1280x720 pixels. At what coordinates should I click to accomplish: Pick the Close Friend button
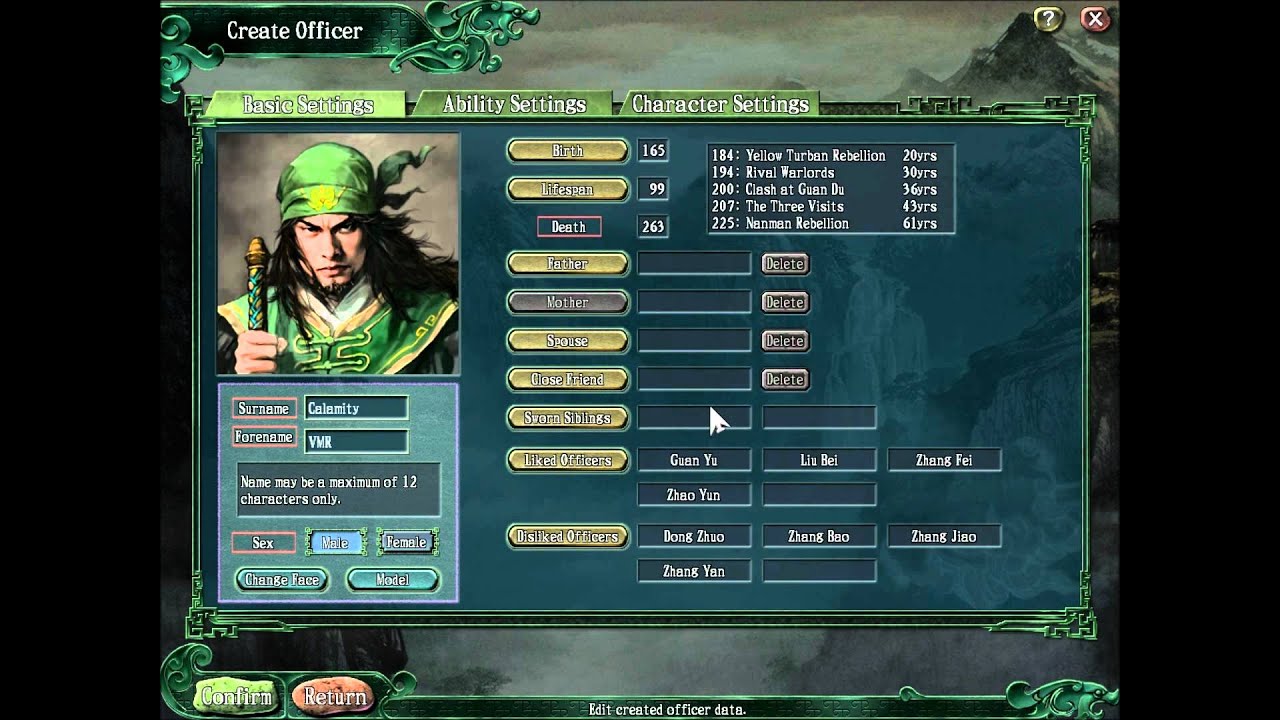click(568, 380)
